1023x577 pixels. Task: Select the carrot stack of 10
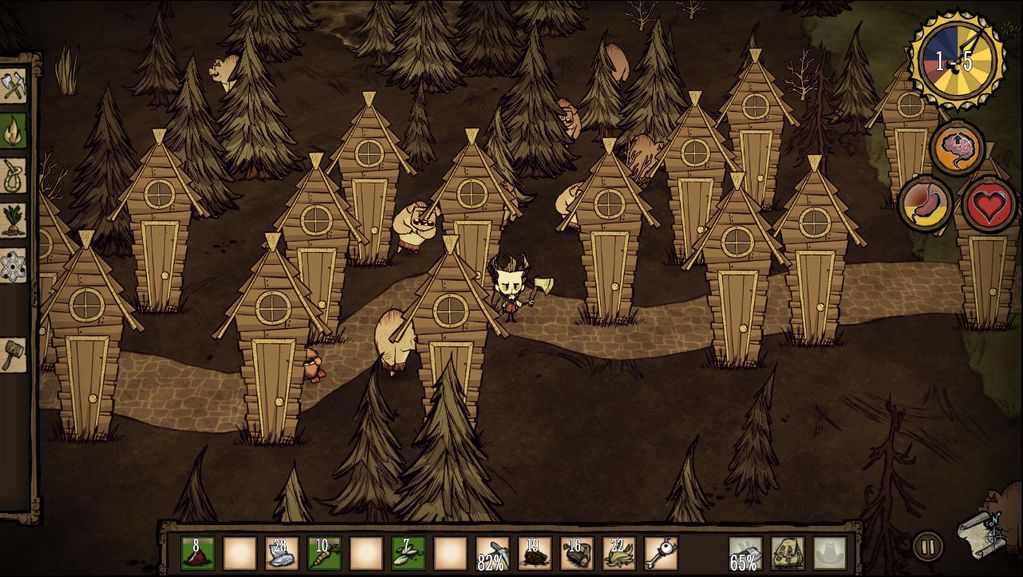click(323, 553)
